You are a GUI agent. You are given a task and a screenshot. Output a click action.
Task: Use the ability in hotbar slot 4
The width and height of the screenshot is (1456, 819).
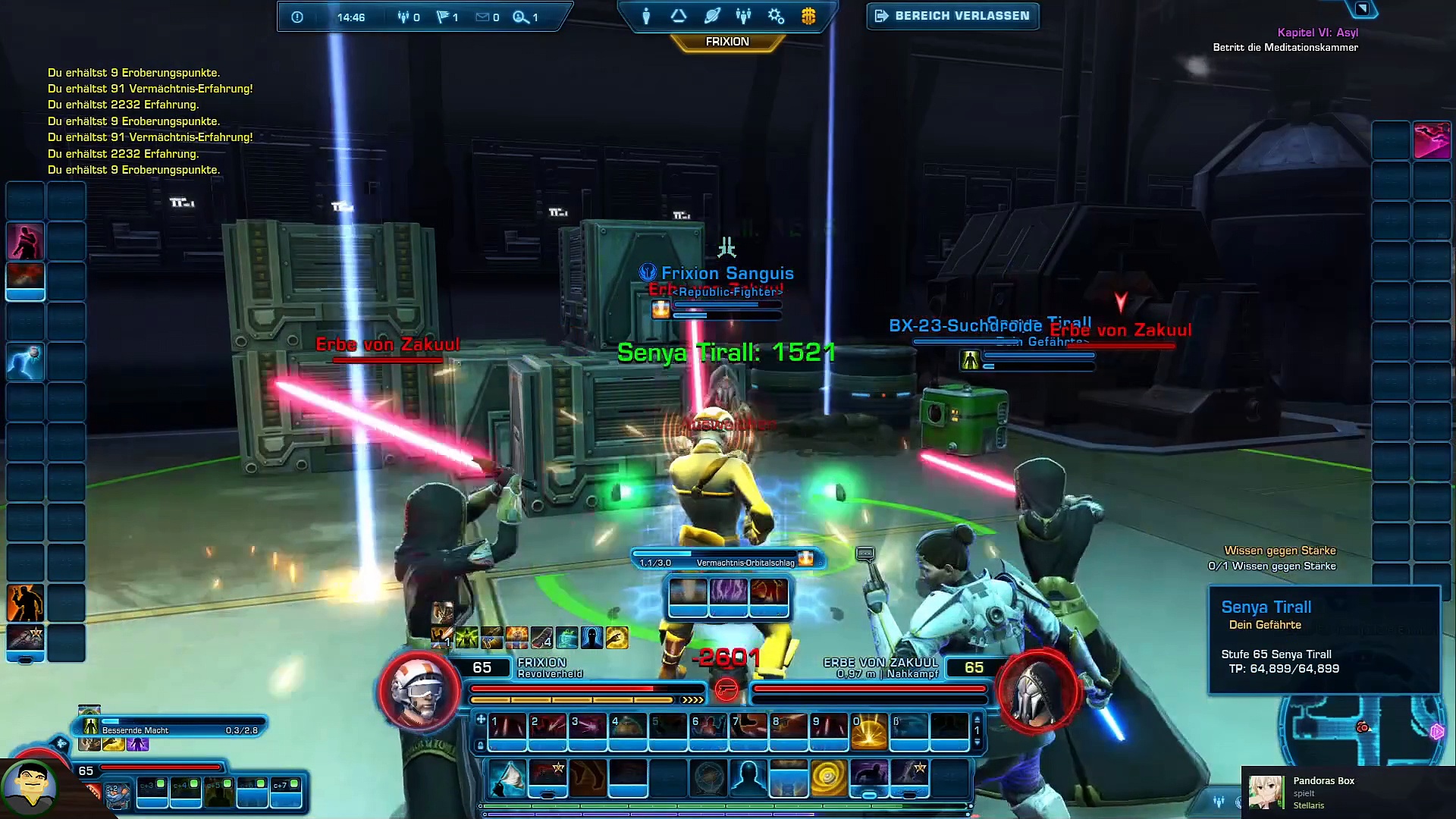coord(628,727)
